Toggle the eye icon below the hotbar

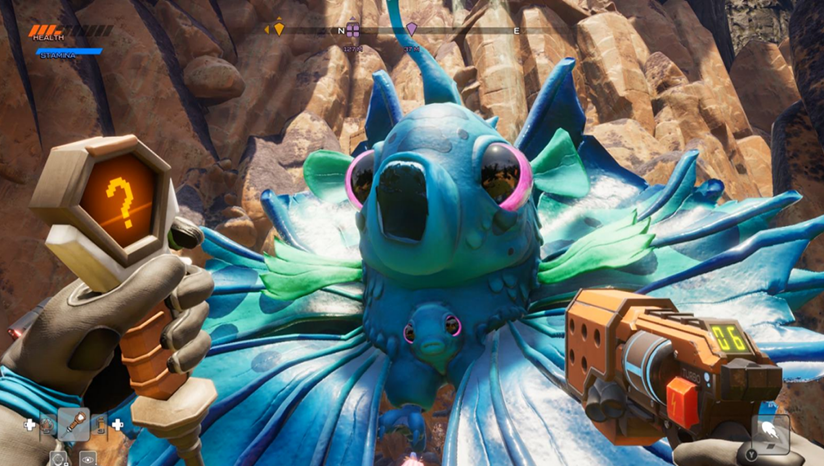tap(88, 458)
